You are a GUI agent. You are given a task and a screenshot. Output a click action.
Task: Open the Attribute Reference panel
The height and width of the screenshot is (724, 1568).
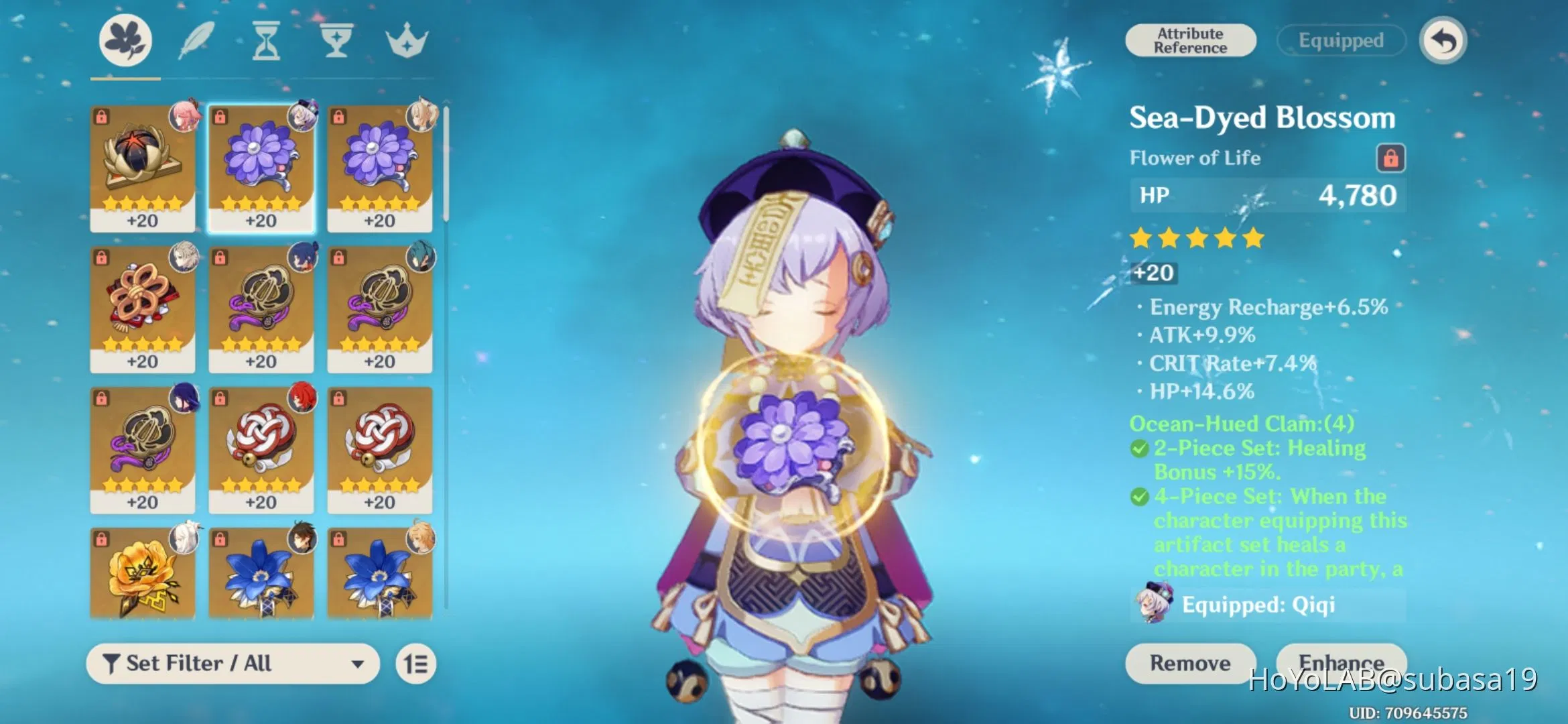tap(1190, 40)
